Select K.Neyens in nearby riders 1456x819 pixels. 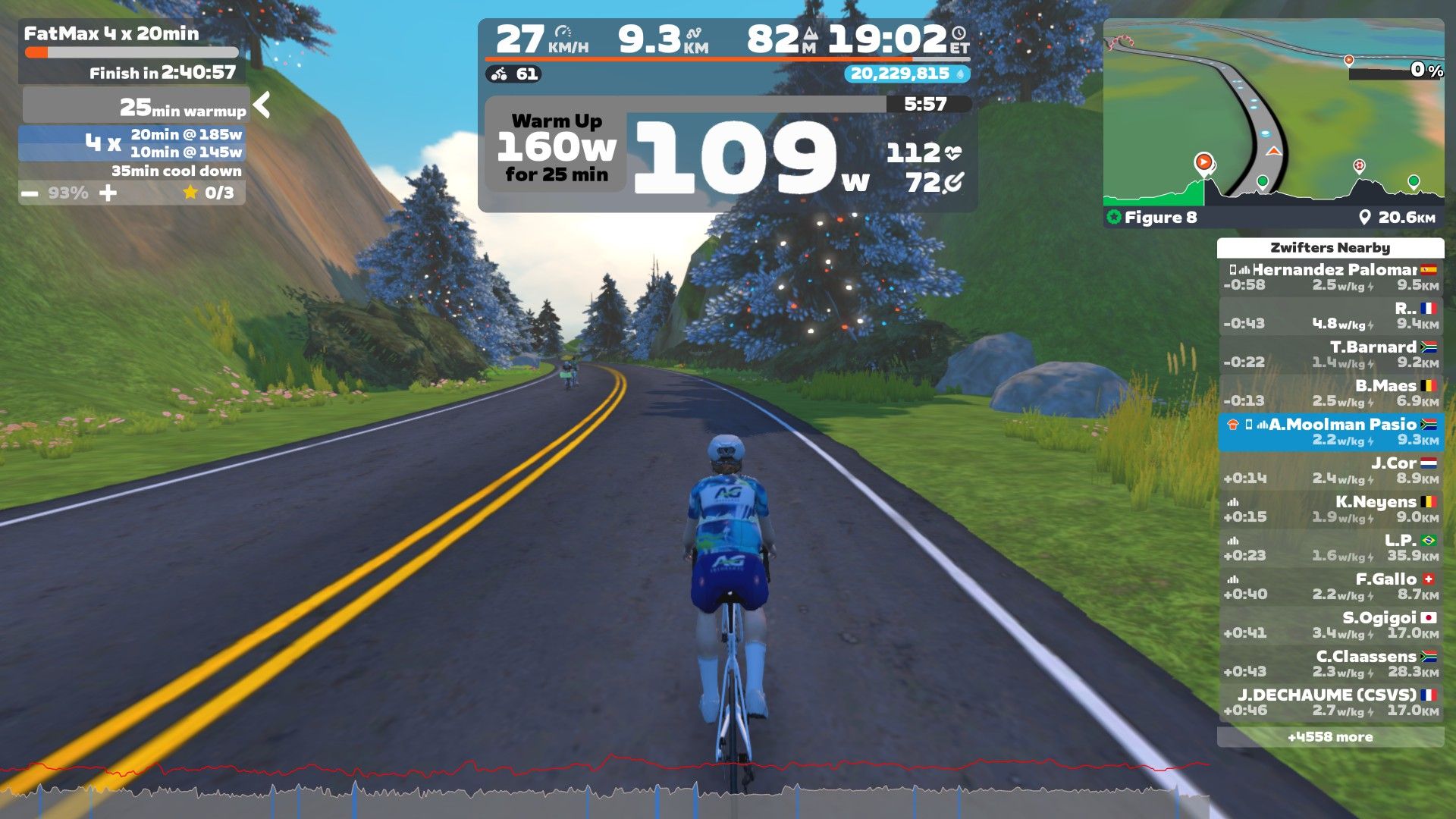(1330, 509)
